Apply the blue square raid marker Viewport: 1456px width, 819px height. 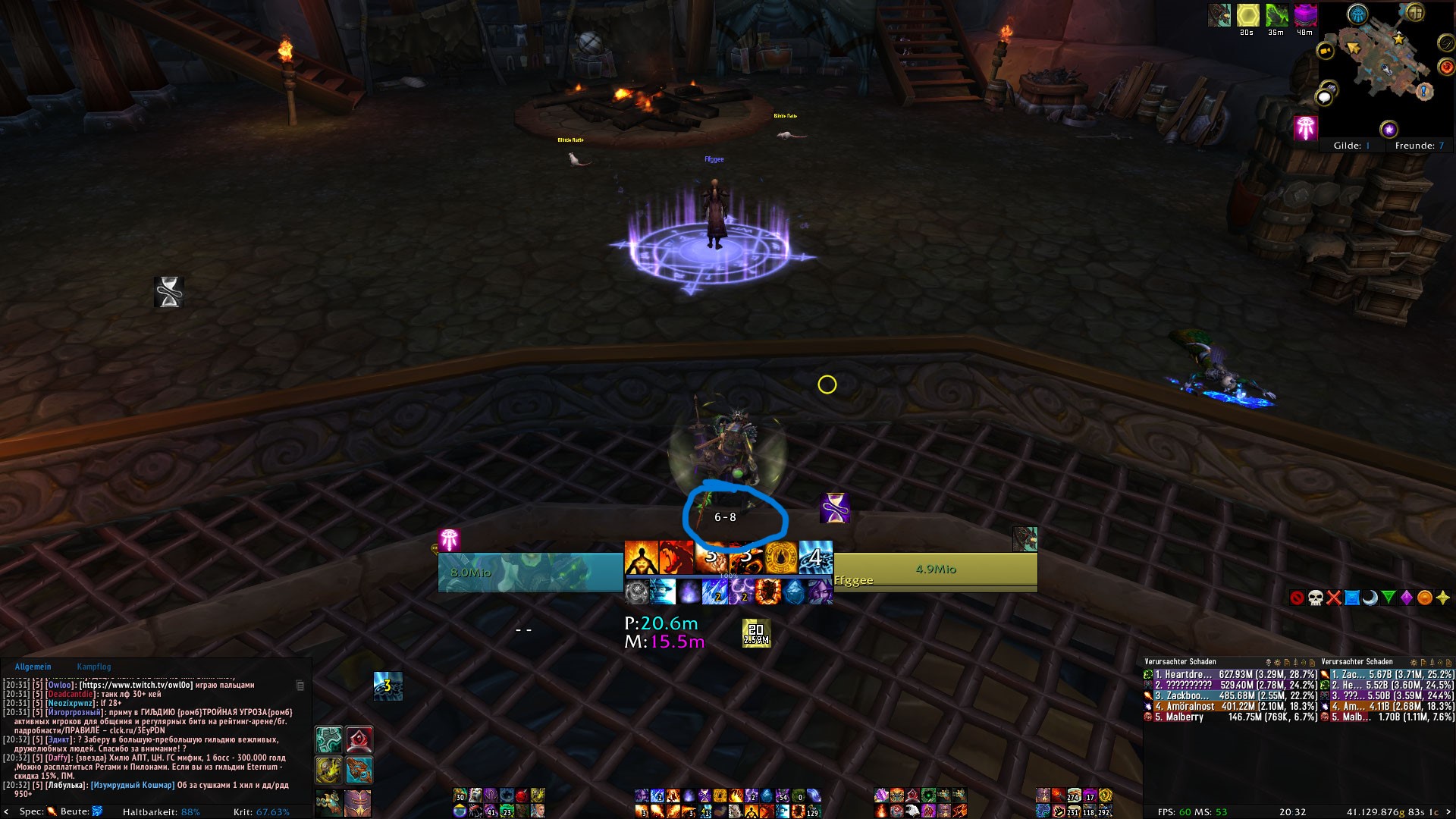click(x=1351, y=598)
